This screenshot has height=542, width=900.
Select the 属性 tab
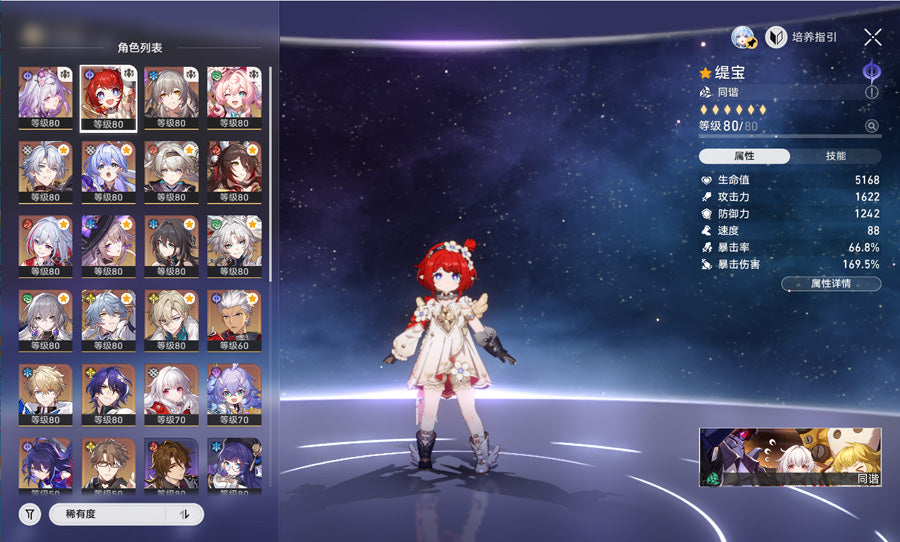tap(744, 156)
